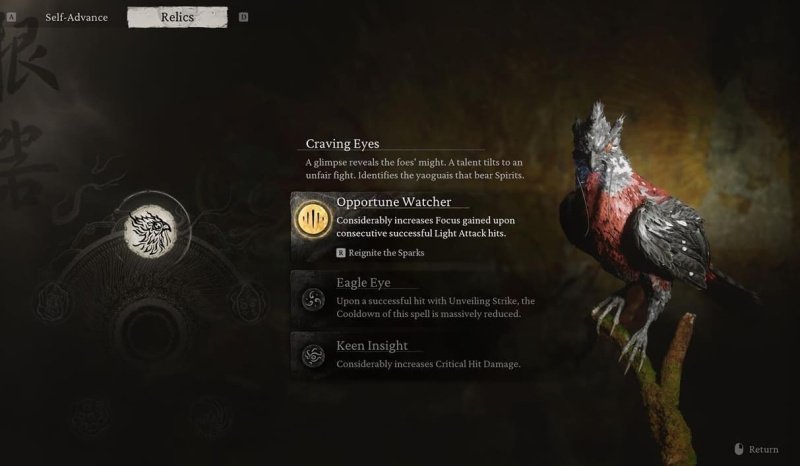Open the Relics tab
Screen dimensions: 800x466
point(177,17)
